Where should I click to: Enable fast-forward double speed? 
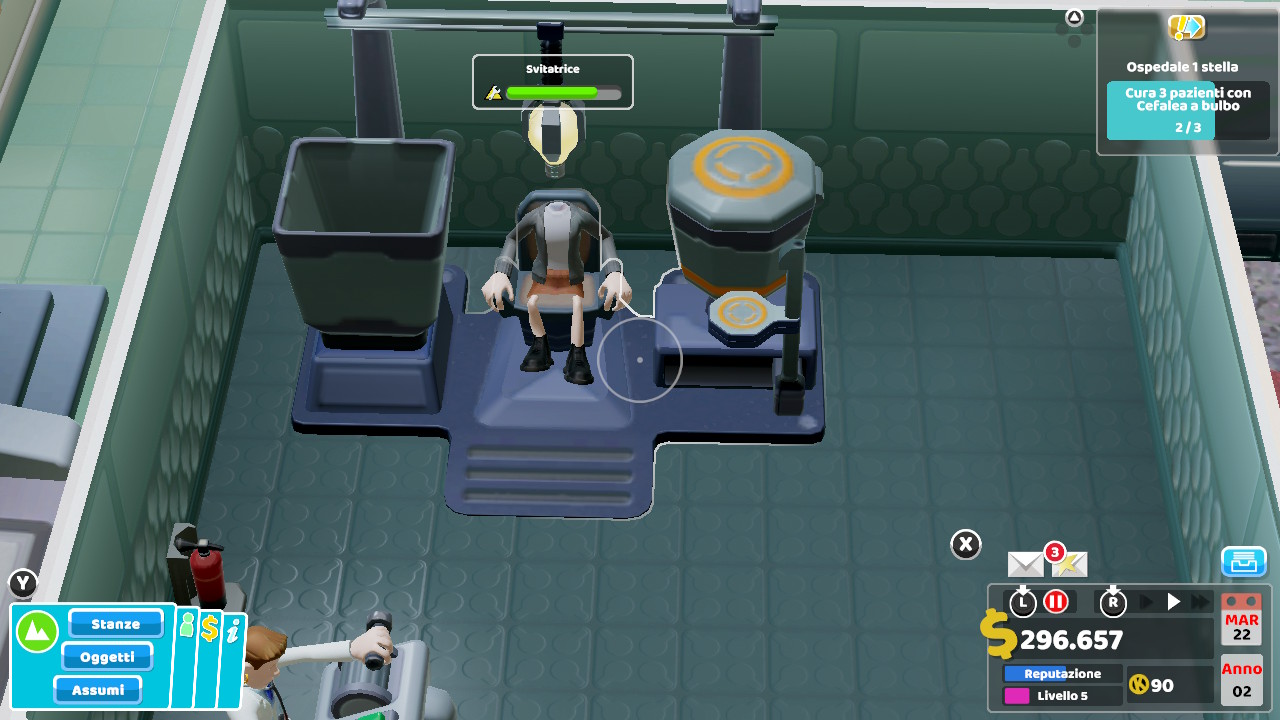pyautogui.click(x=1199, y=602)
